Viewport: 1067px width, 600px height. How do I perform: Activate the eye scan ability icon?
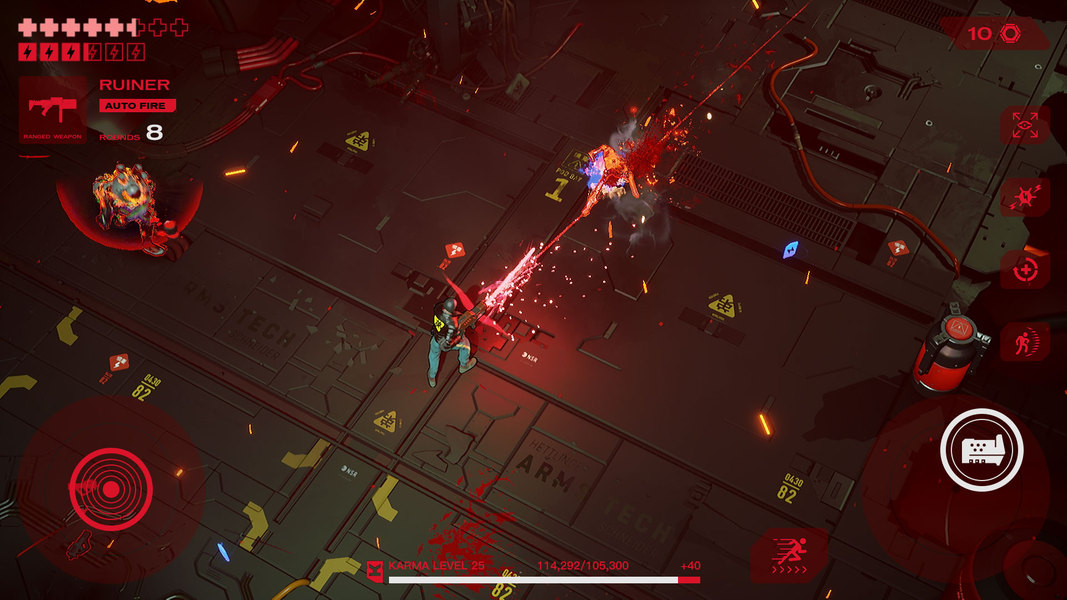(1024, 126)
